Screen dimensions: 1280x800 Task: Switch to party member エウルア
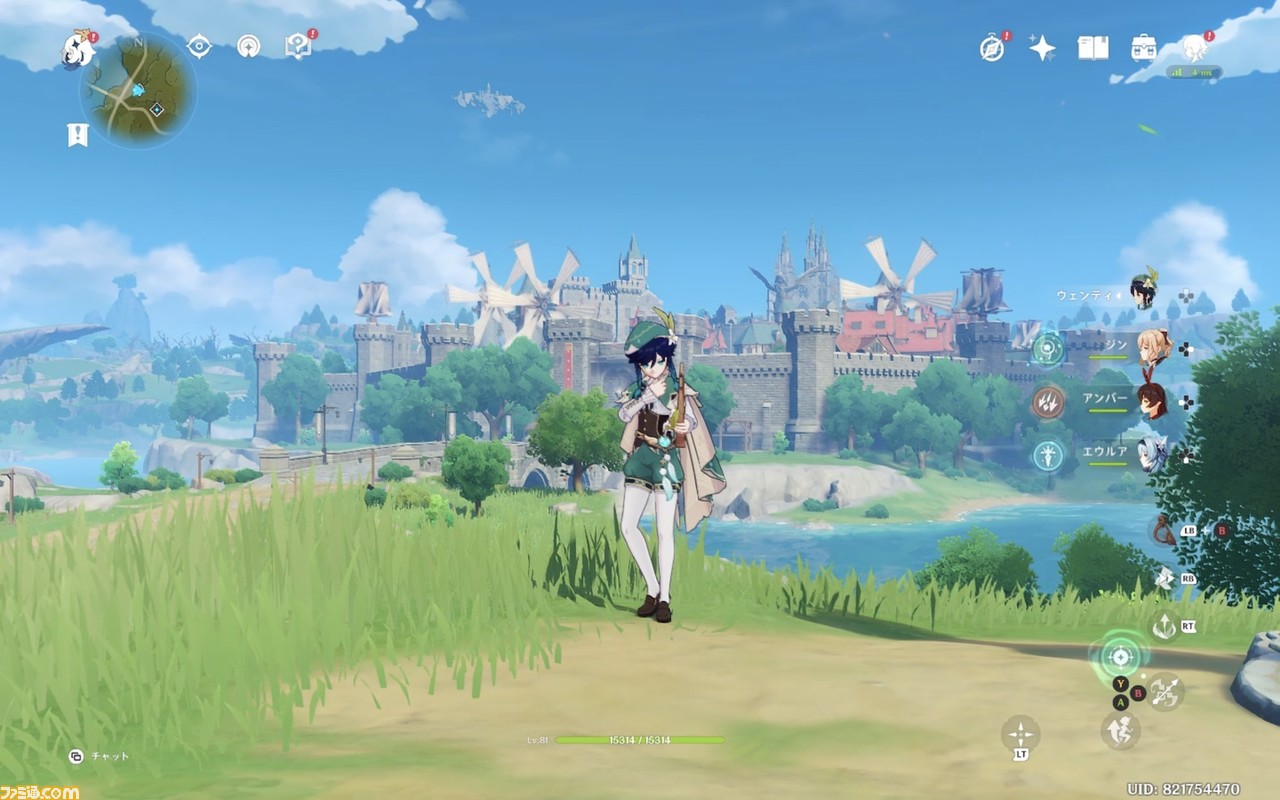tap(1152, 454)
